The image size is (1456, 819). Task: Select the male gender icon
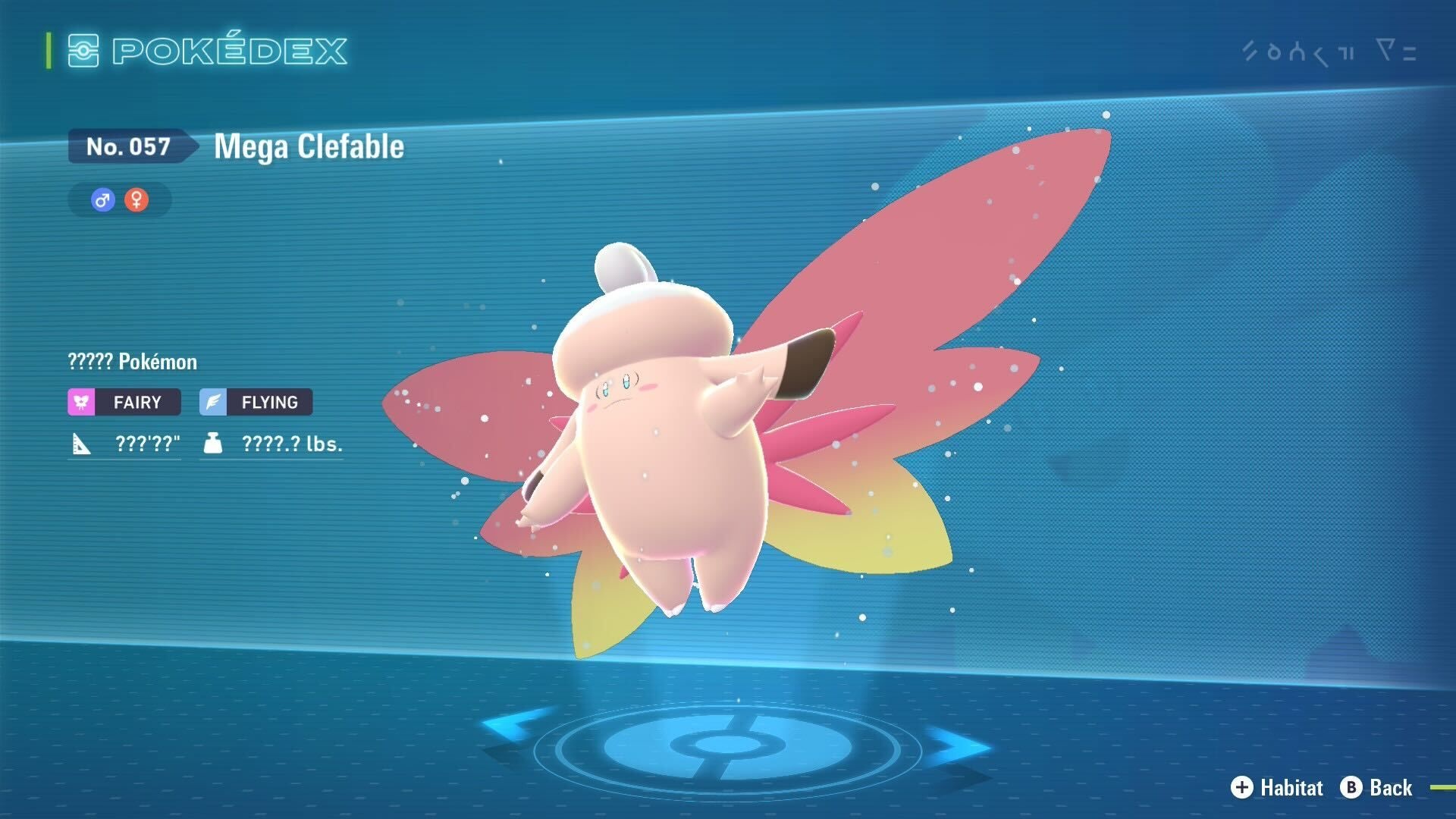tap(102, 200)
